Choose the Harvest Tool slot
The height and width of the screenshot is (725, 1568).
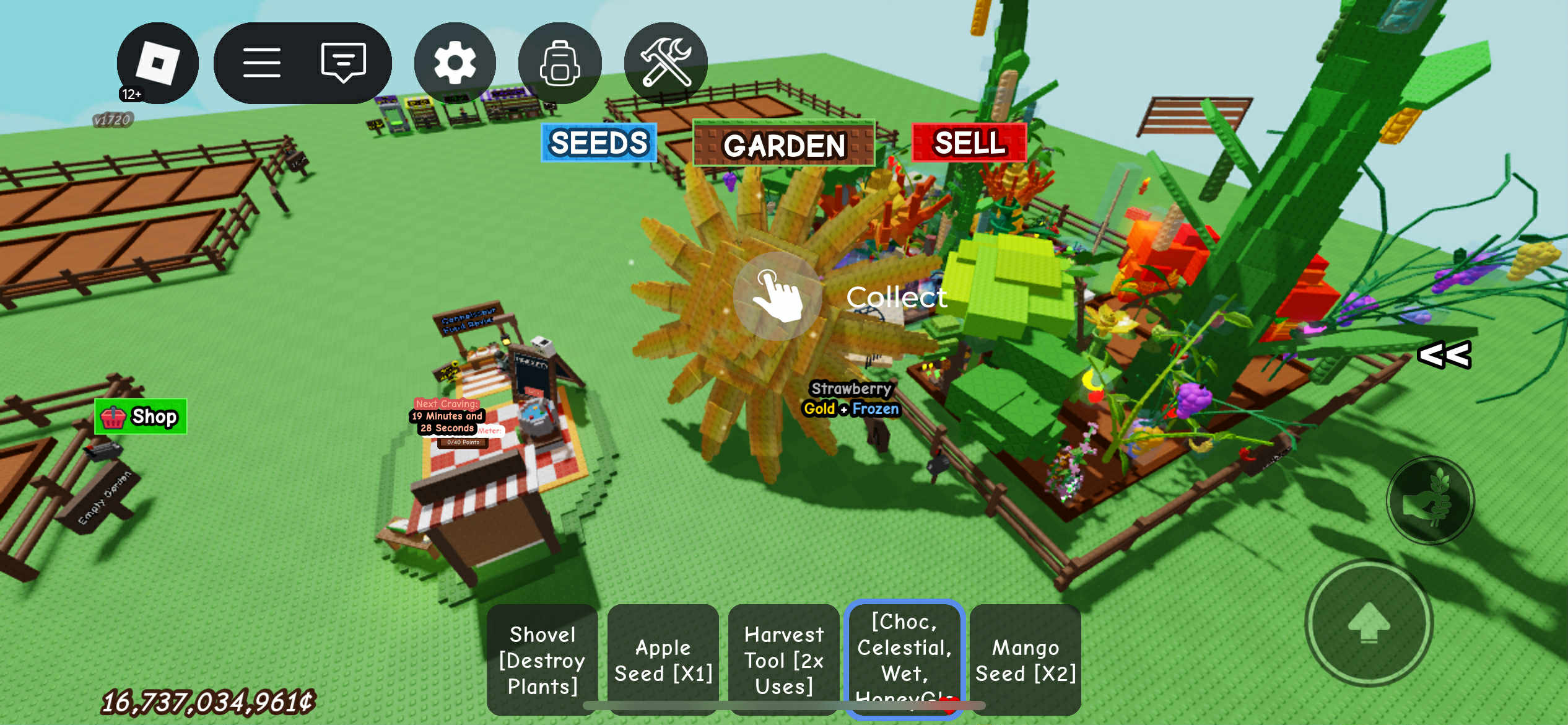point(783,660)
